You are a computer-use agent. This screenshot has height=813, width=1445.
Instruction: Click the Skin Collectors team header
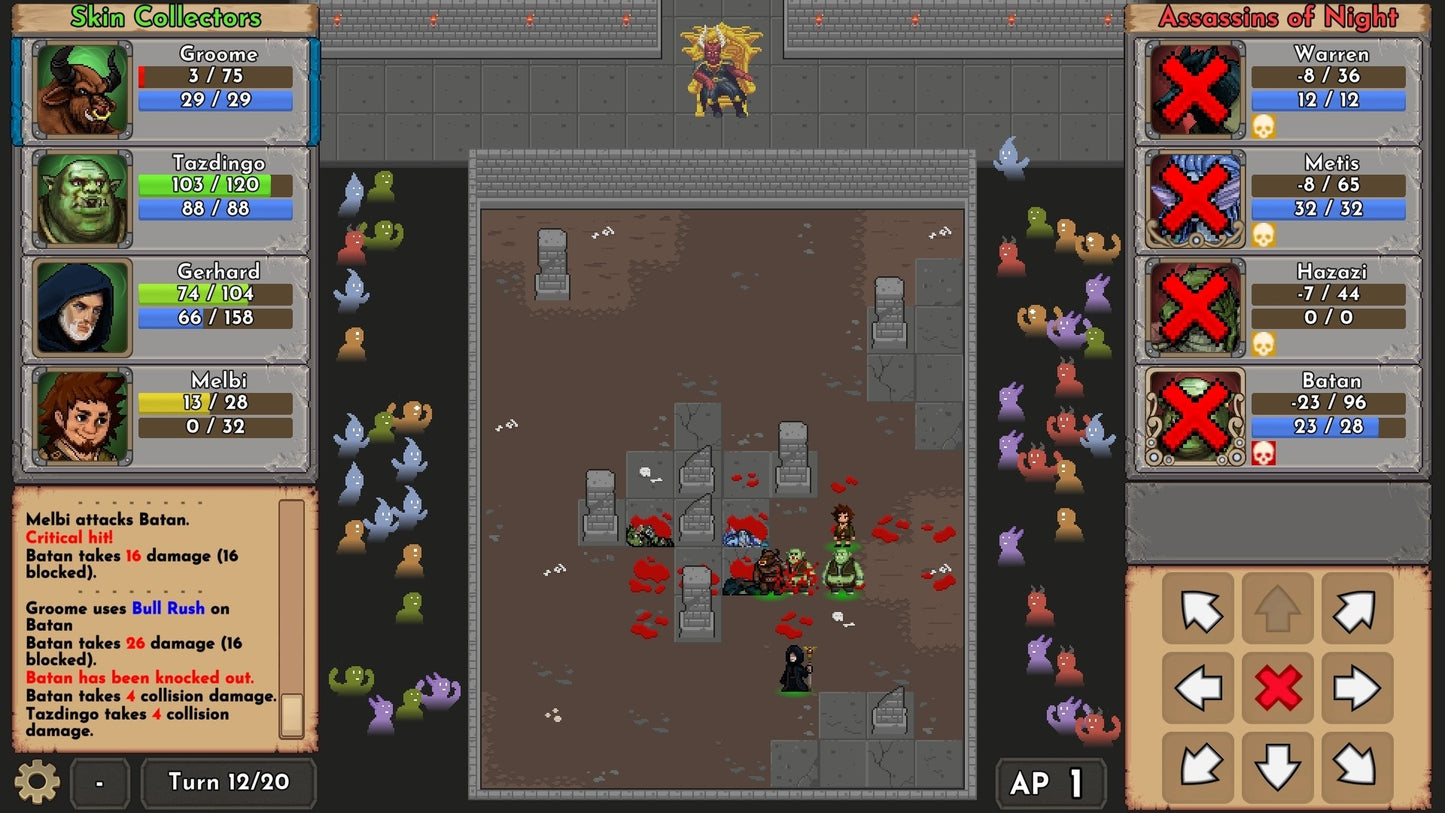(x=164, y=16)
